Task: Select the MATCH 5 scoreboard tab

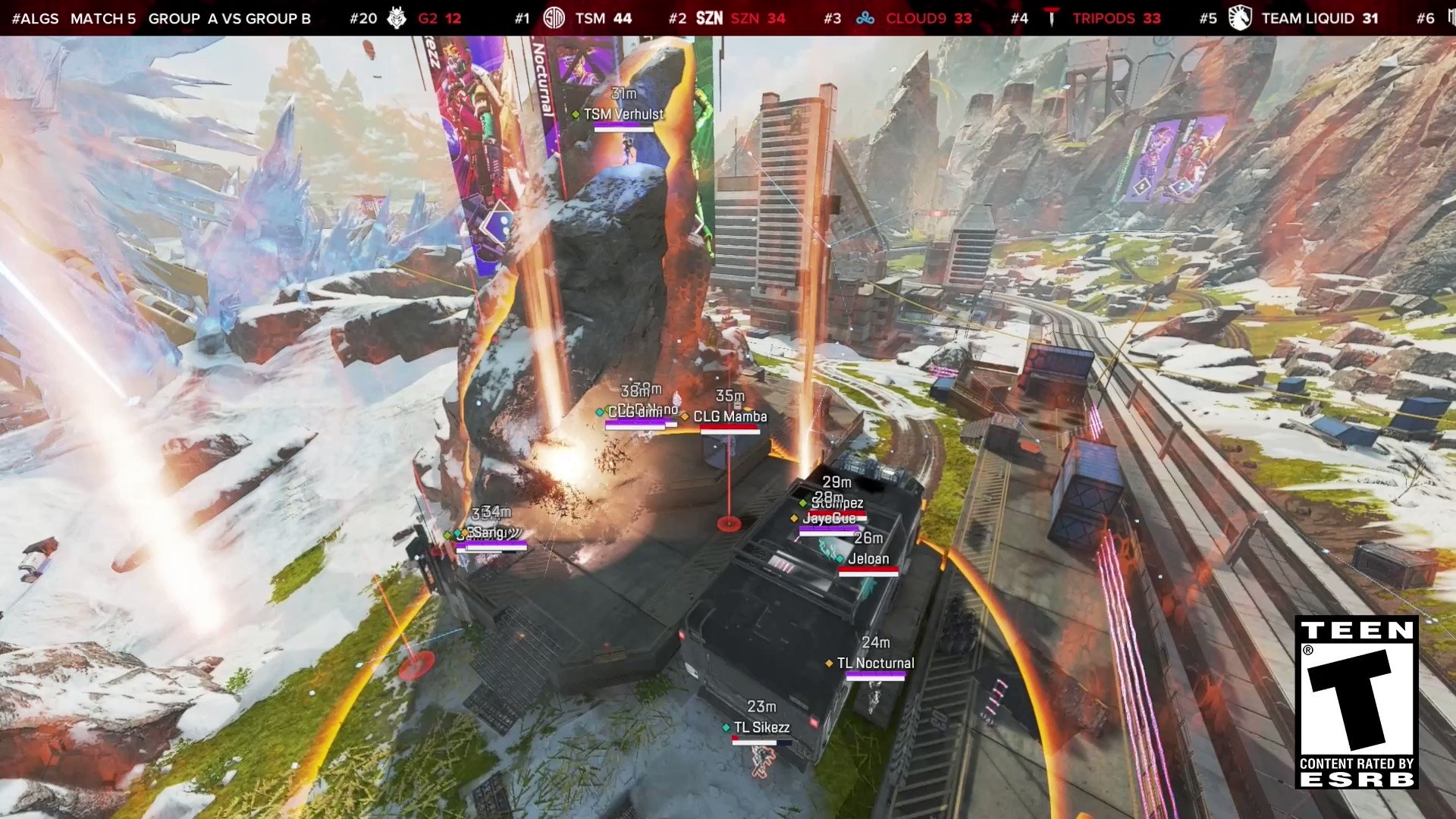Action: tap(105, 18)
